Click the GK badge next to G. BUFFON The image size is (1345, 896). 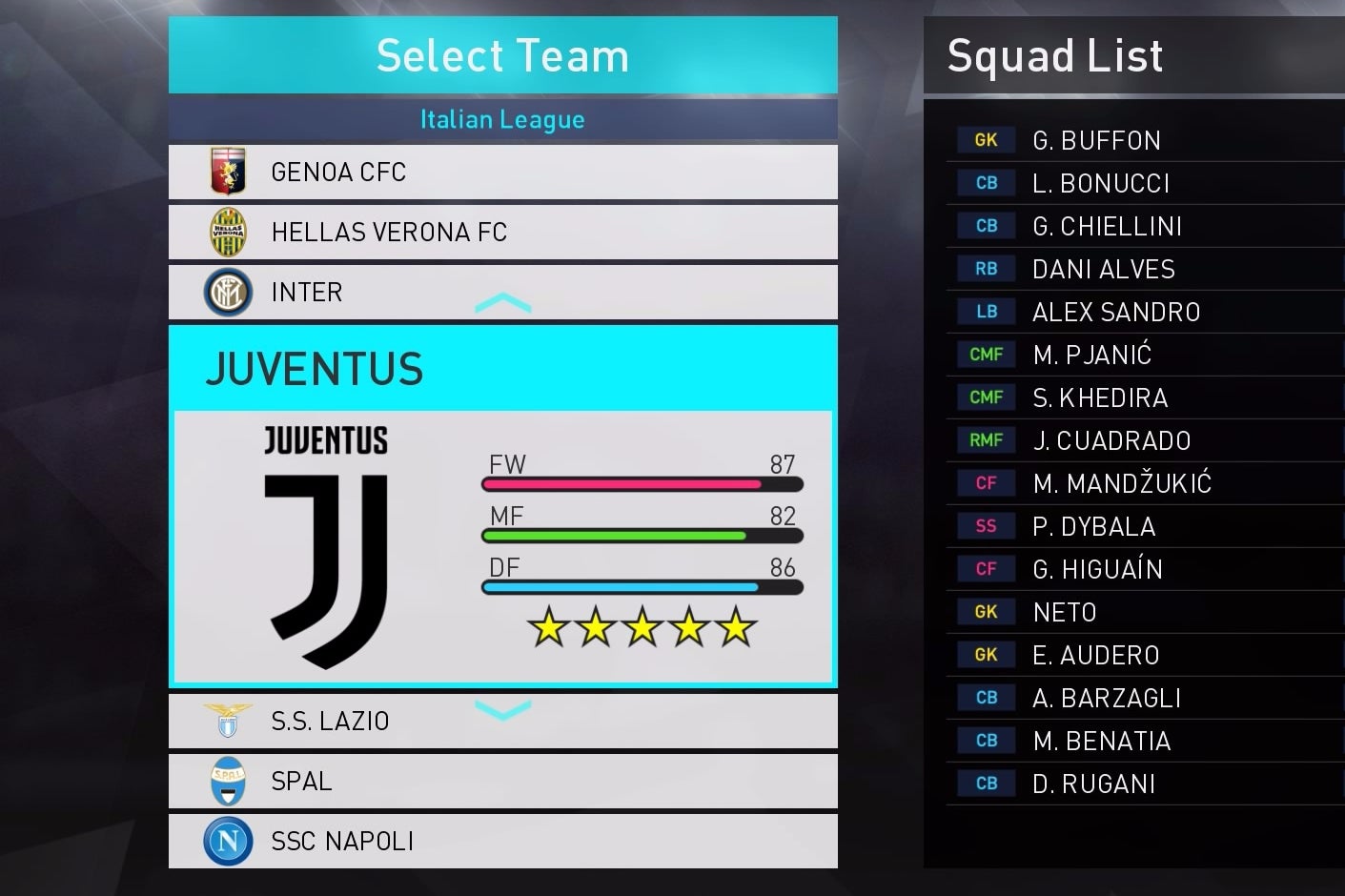[985, 139]
